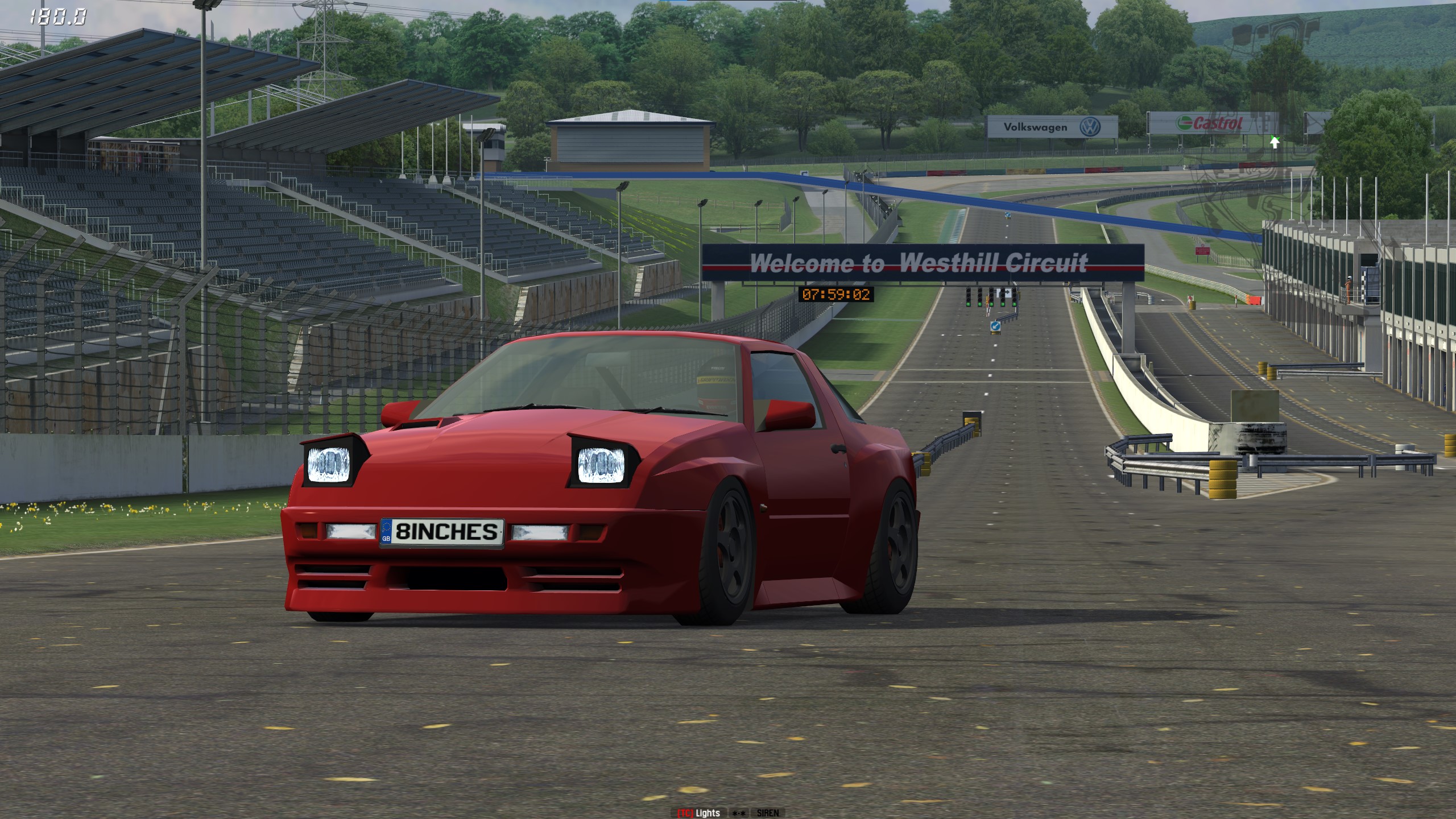This screenshot has width=1456, height=819.
Task: Toggle the [TC] Lights button
Action: [x=698, y=813]
